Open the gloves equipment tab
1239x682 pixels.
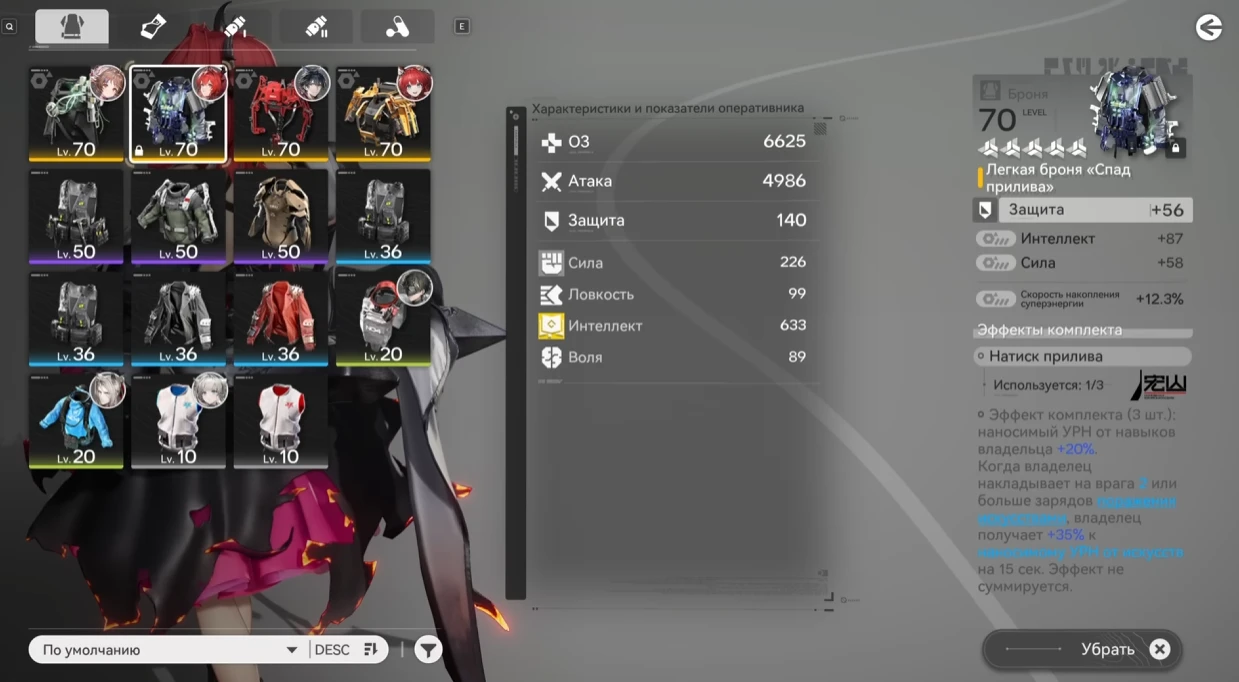153,27
